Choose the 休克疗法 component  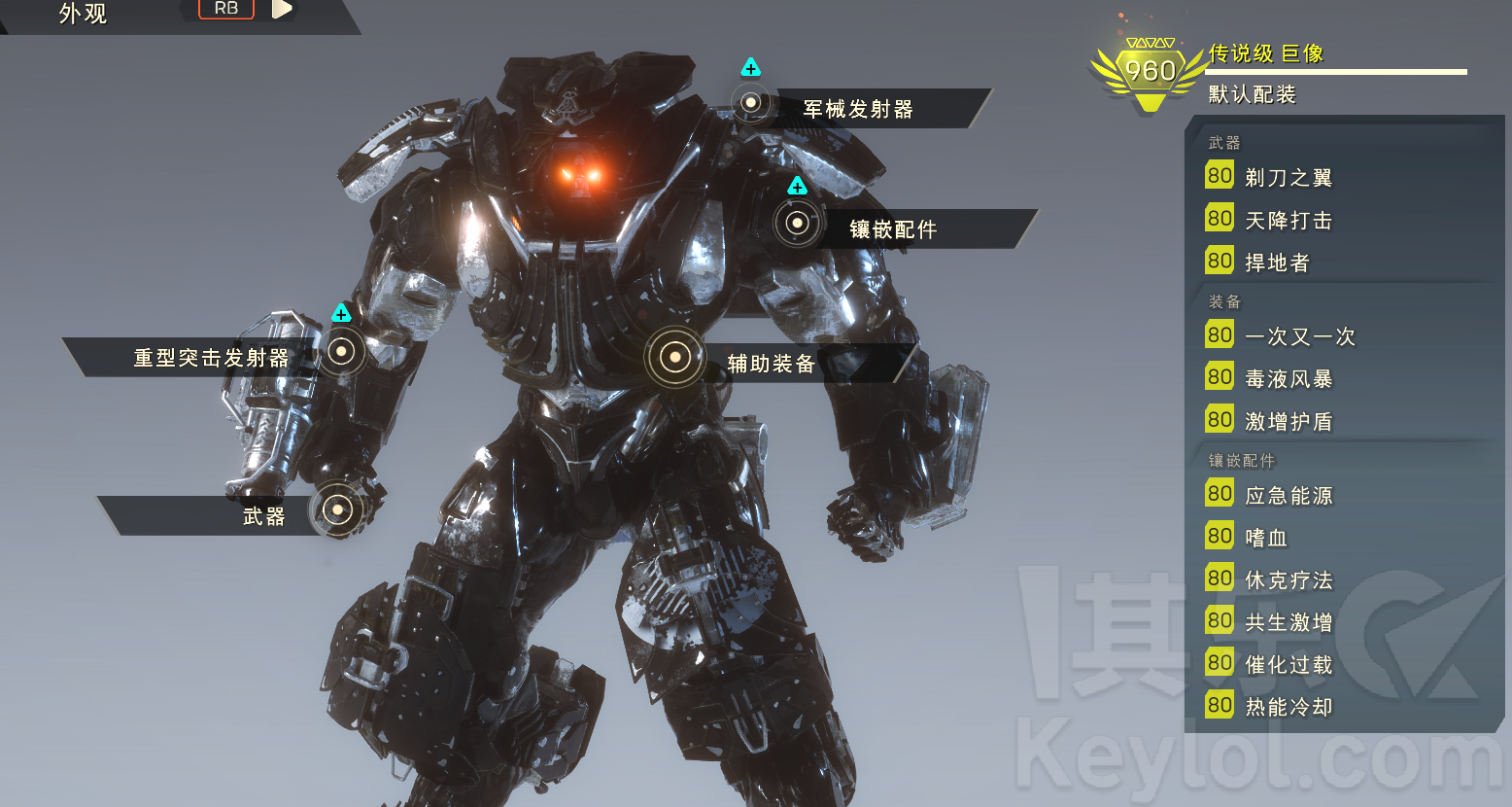coord(1289,580)
